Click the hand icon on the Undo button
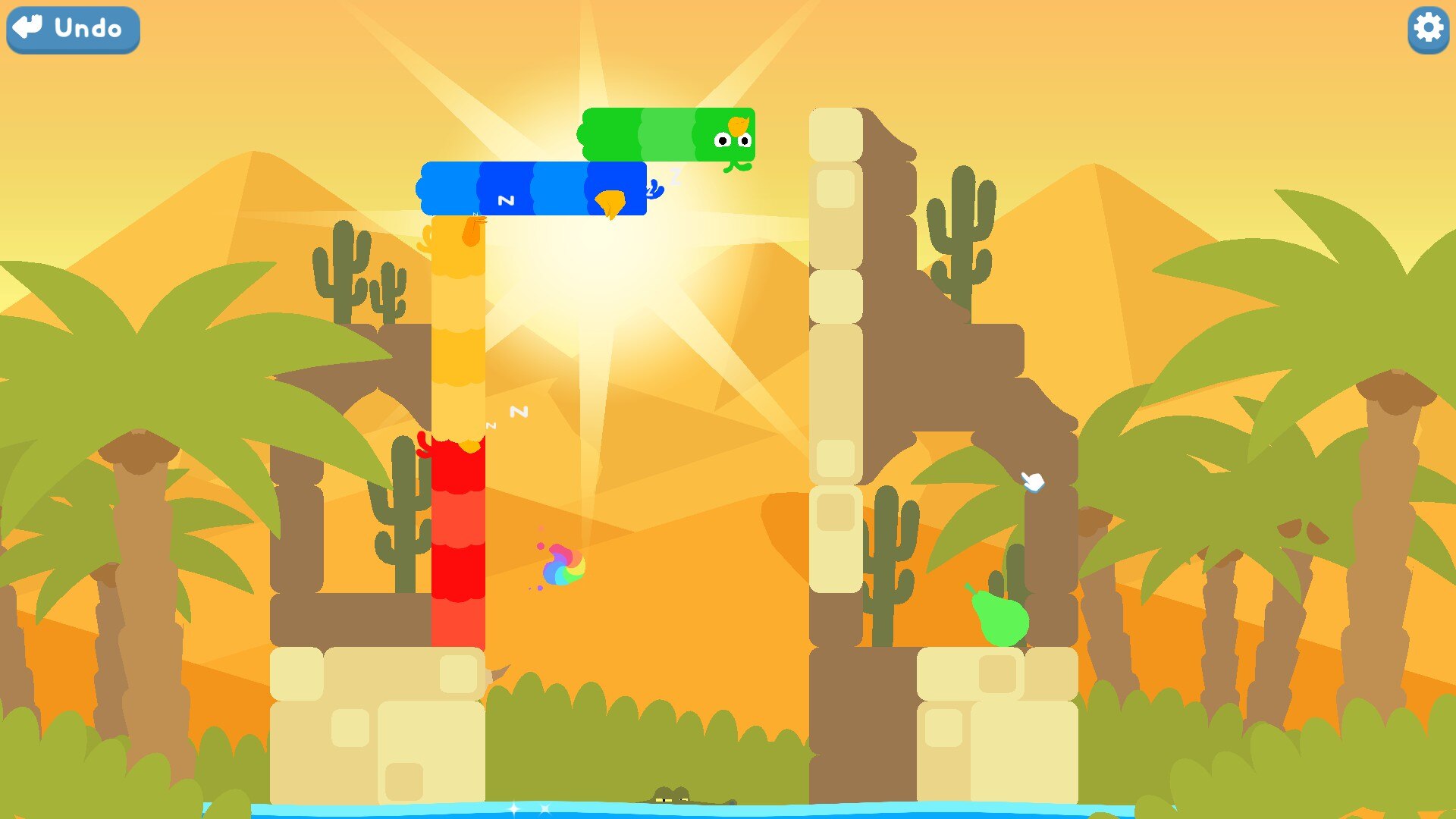The width and height of the screenshot is (1456, 819). point(26,29)
